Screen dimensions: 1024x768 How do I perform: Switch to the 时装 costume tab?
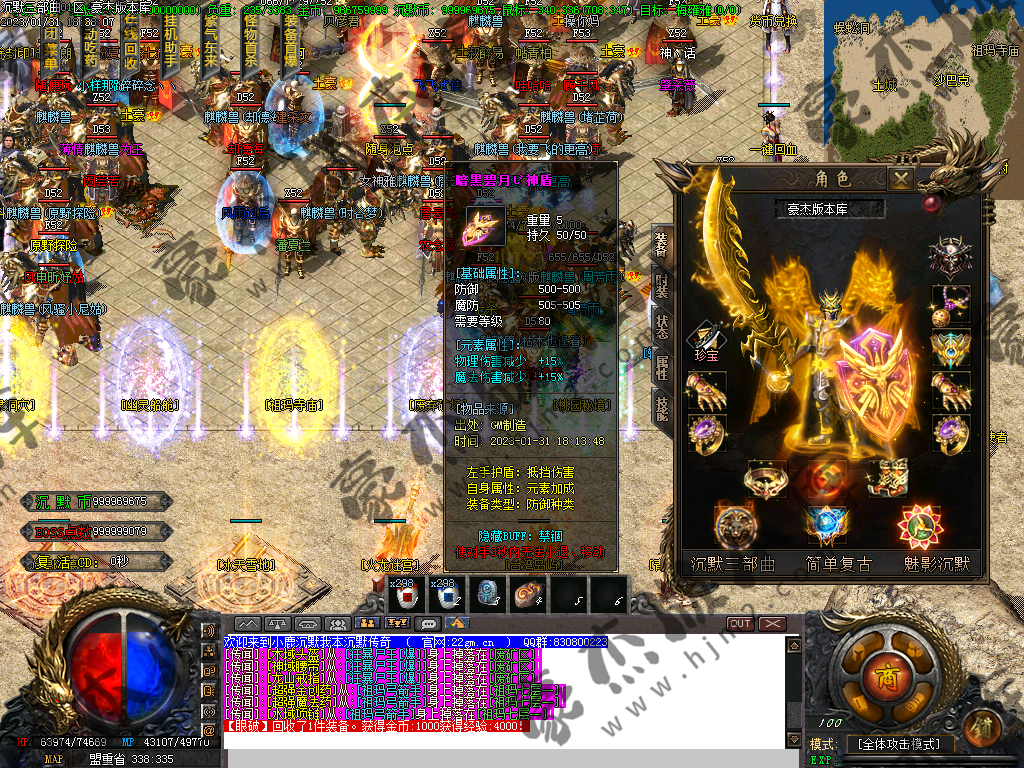pos(662,285)
